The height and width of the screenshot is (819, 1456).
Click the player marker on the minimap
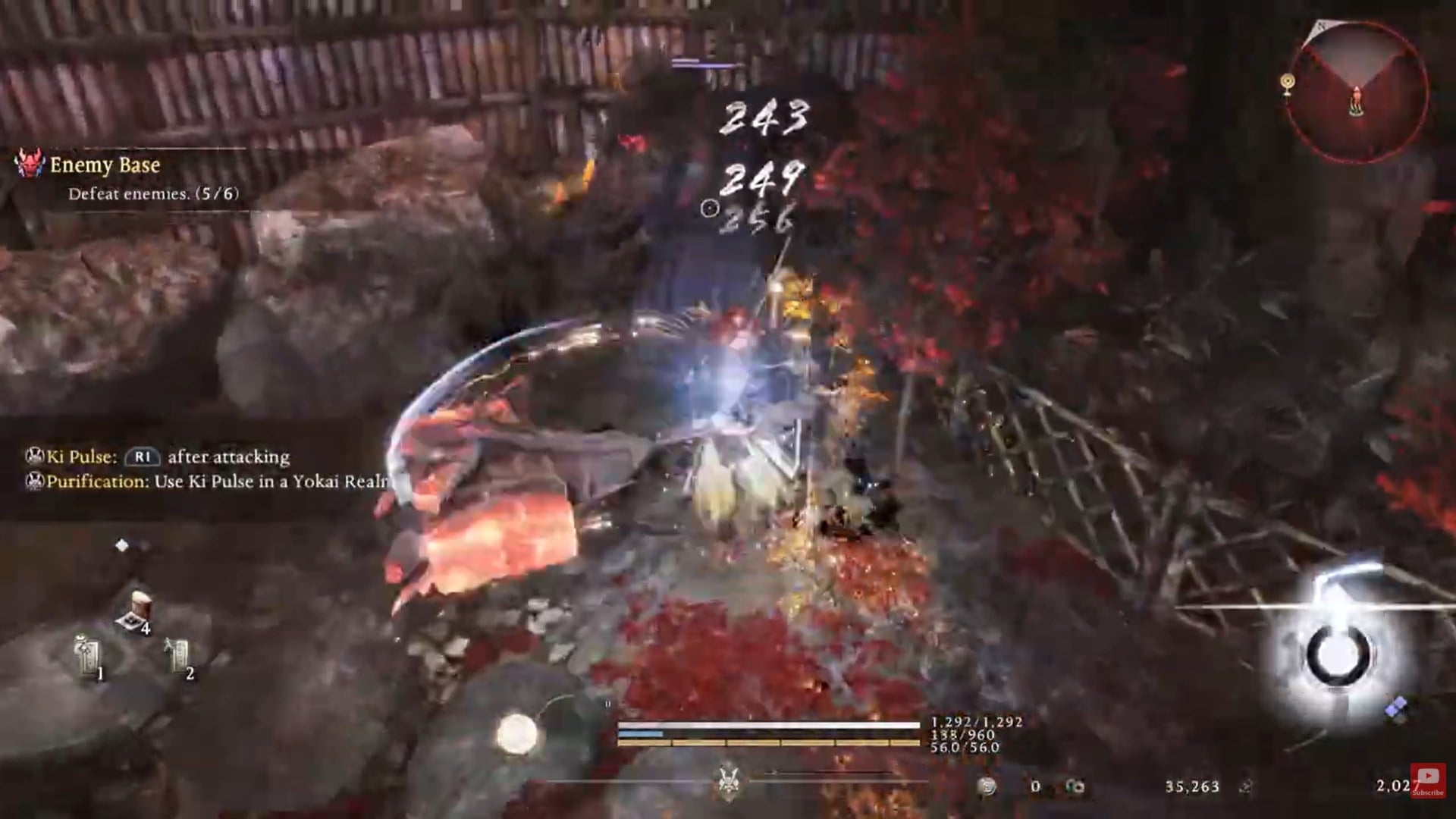point(1356,100)
